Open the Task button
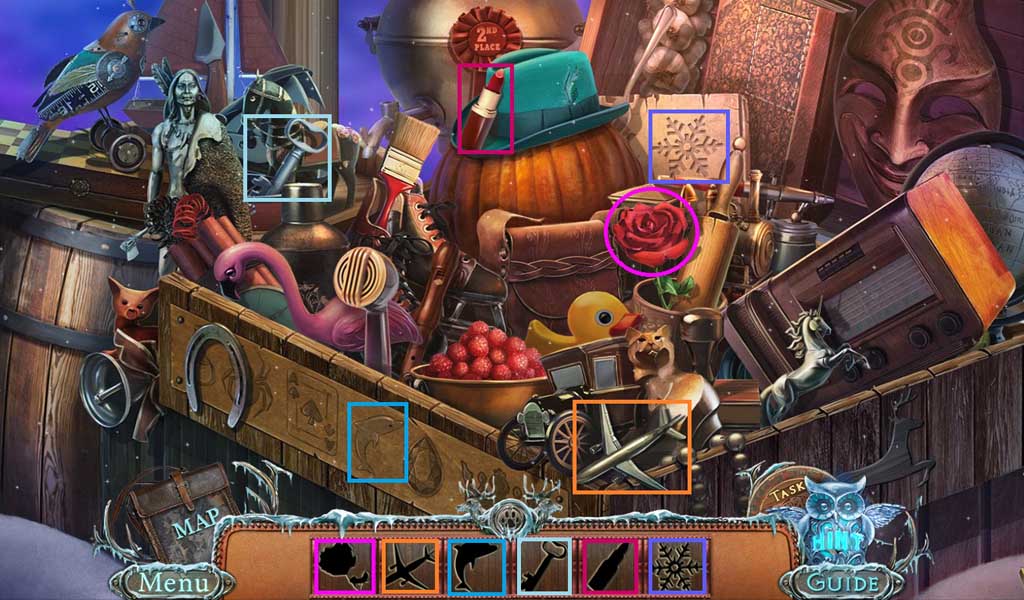Image resolution: width=1024 pixels, height=600 pixels. point(790,493)
